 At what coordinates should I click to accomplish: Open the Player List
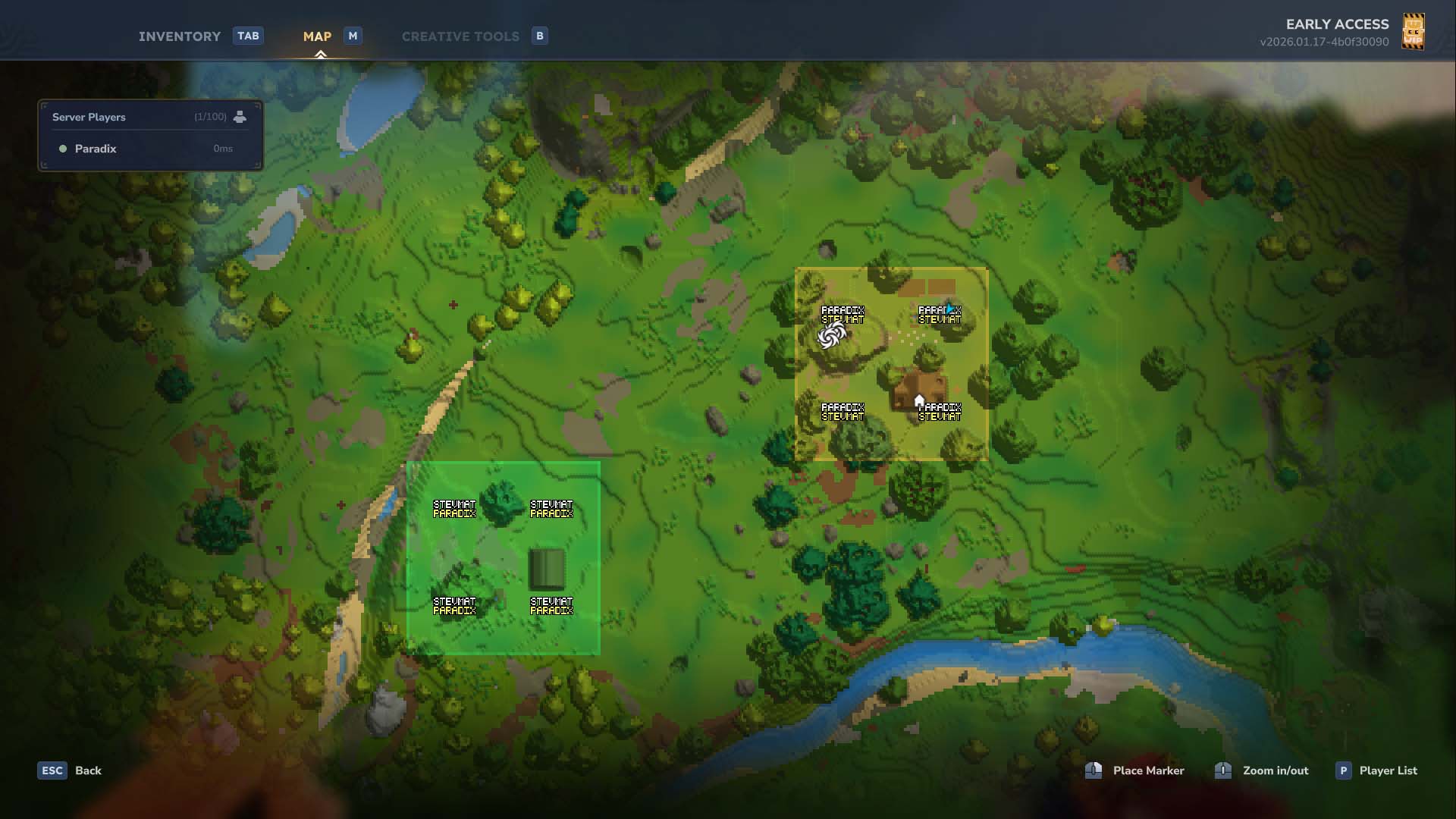[1387, 770]
